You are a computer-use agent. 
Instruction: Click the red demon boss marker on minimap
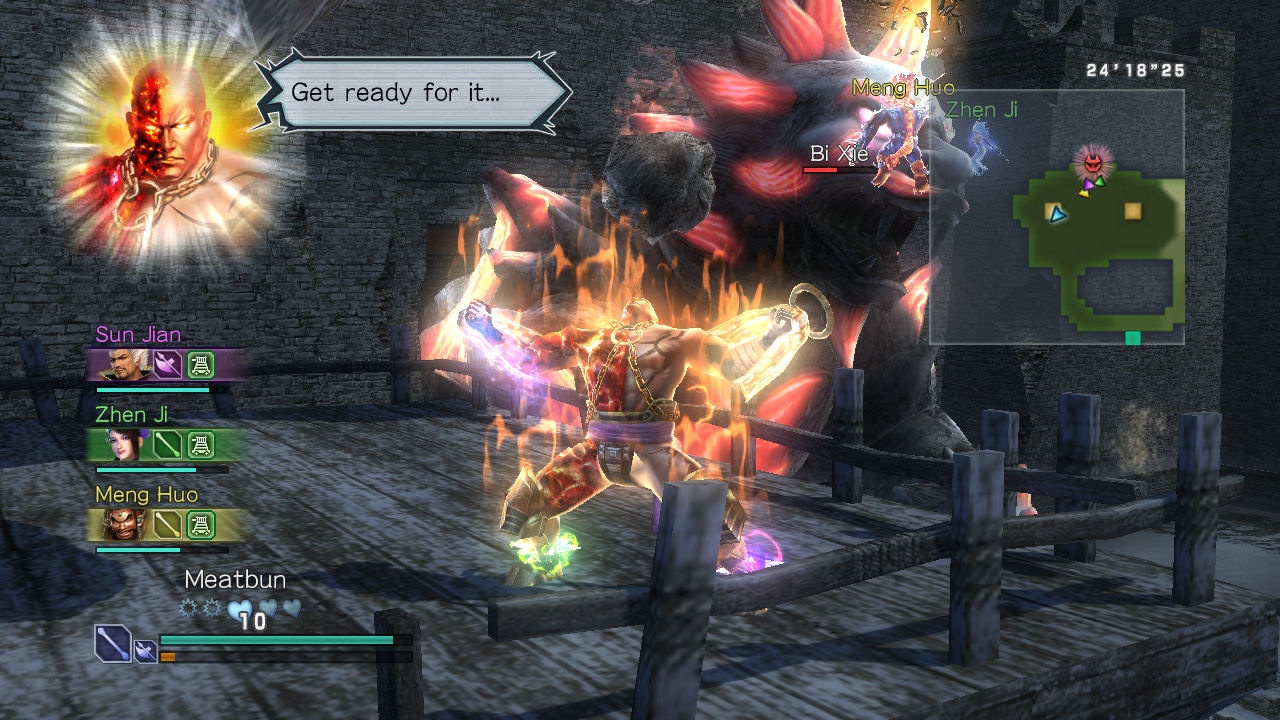point(1092,160)
